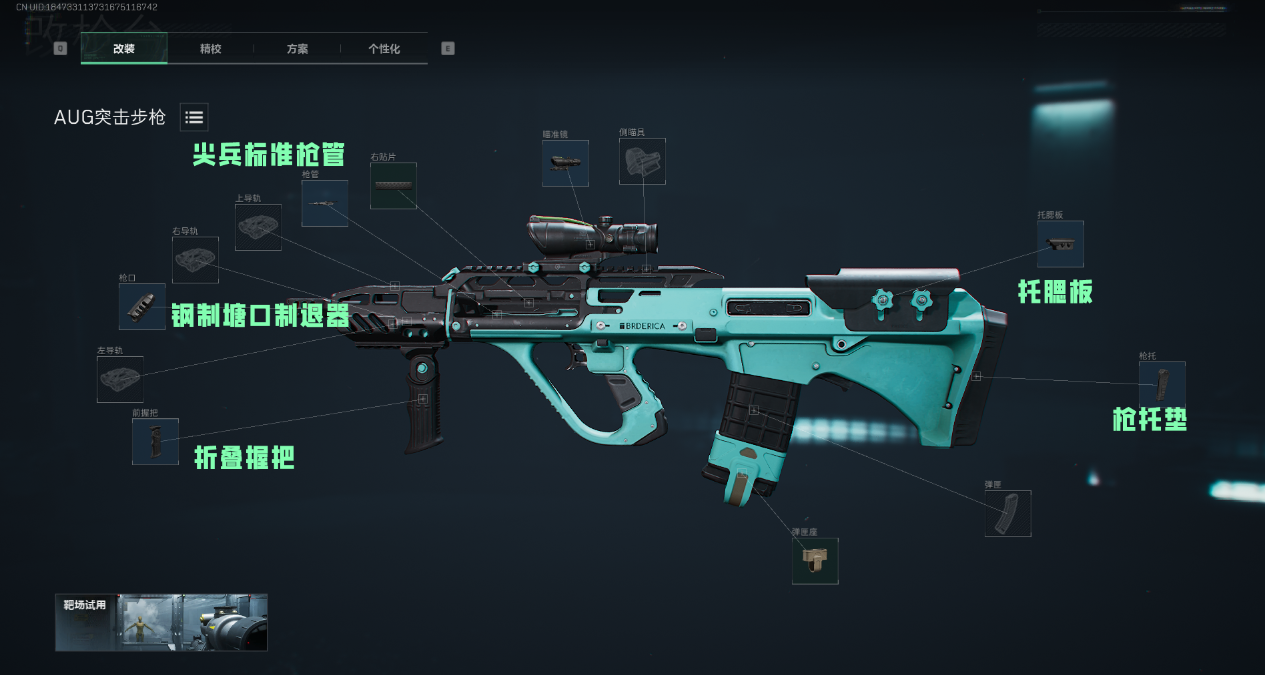Select the 右贴片 attachment slot
1265x675 pixels.
pyautogui.click(x=393, y=185)
